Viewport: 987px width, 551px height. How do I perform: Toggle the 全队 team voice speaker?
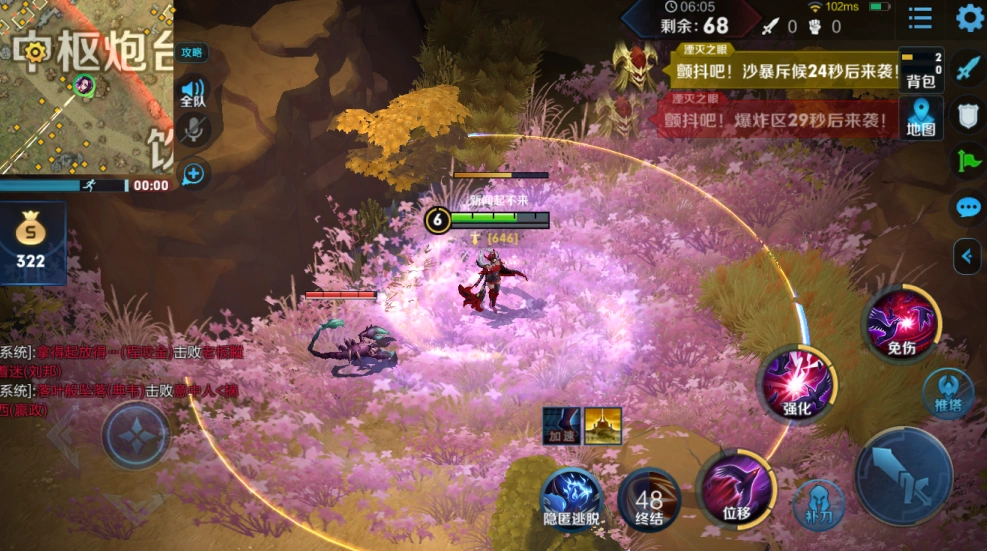click(x=193, y=92)
